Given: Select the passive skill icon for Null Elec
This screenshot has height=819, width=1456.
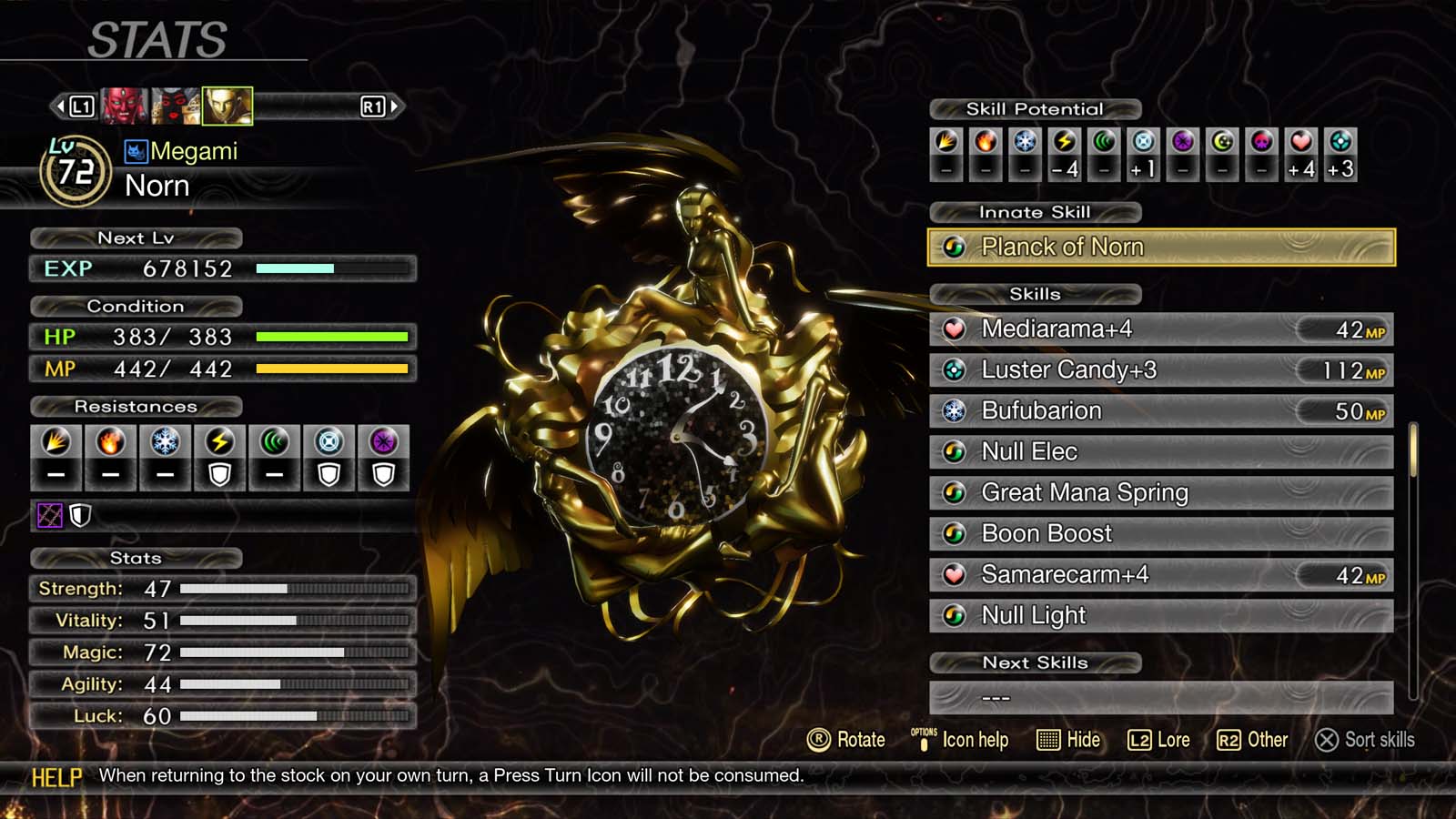Looking at the screenshot, I should click(x=954, y=451).
